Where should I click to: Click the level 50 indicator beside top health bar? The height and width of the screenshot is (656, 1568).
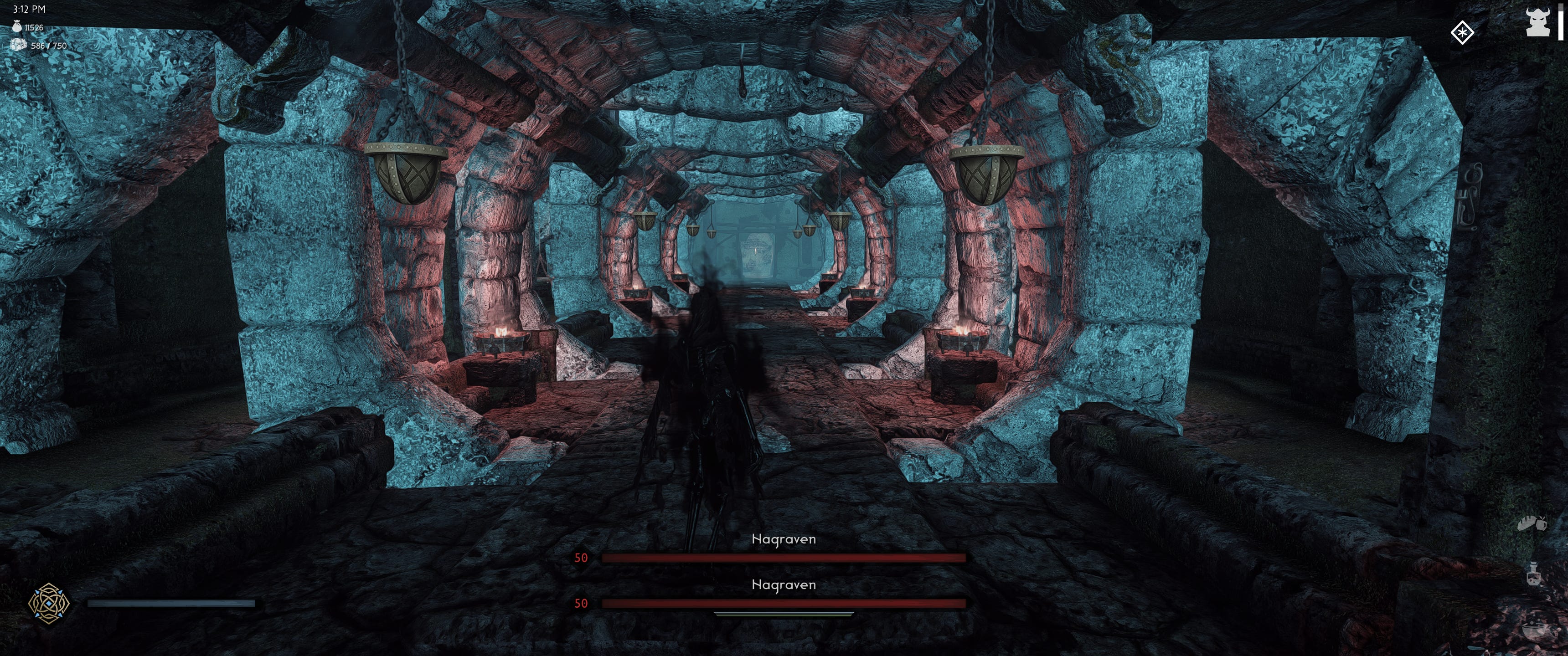[x=582, y=558]
